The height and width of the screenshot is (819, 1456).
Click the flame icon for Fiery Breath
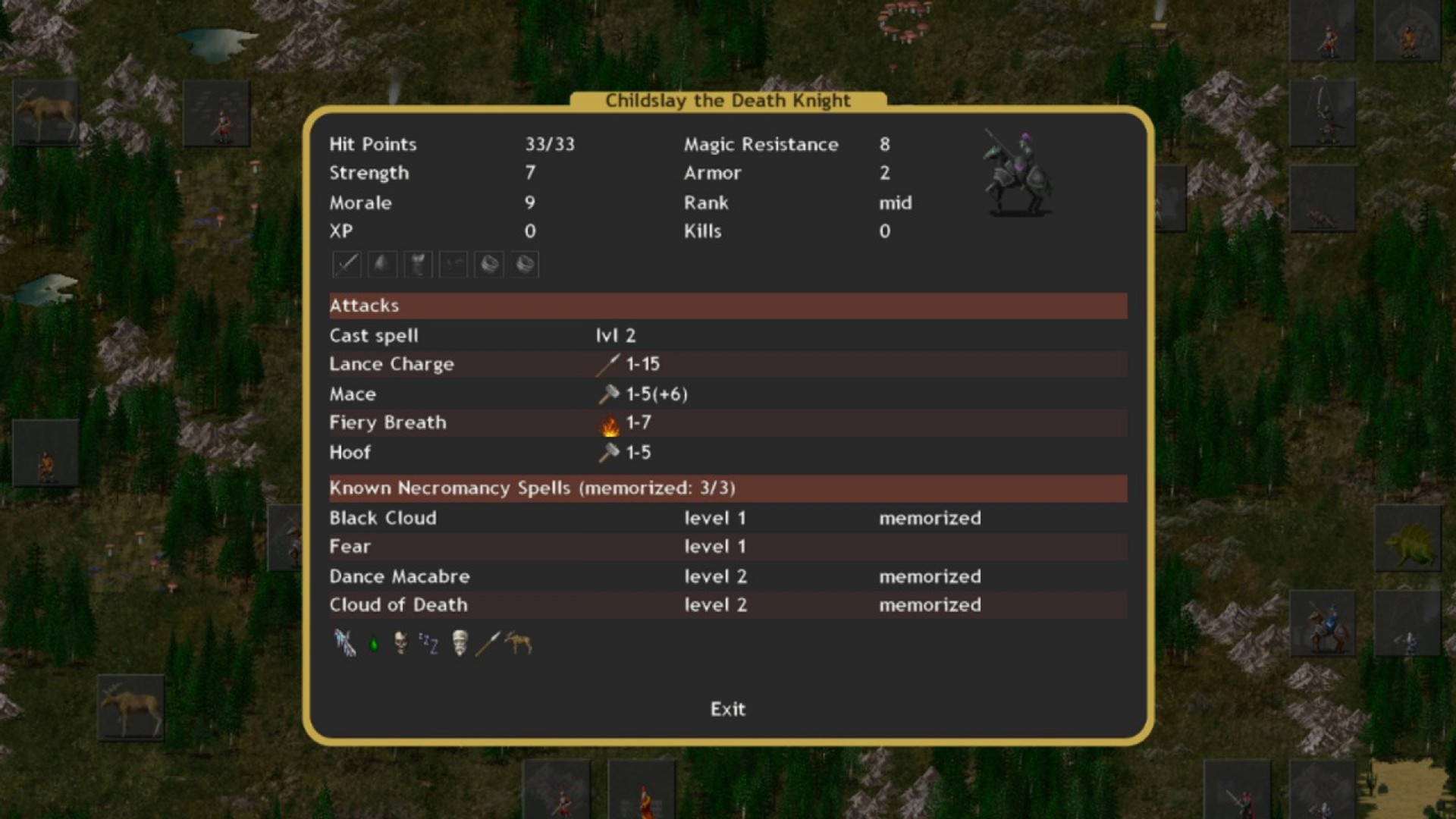point(609,423)
